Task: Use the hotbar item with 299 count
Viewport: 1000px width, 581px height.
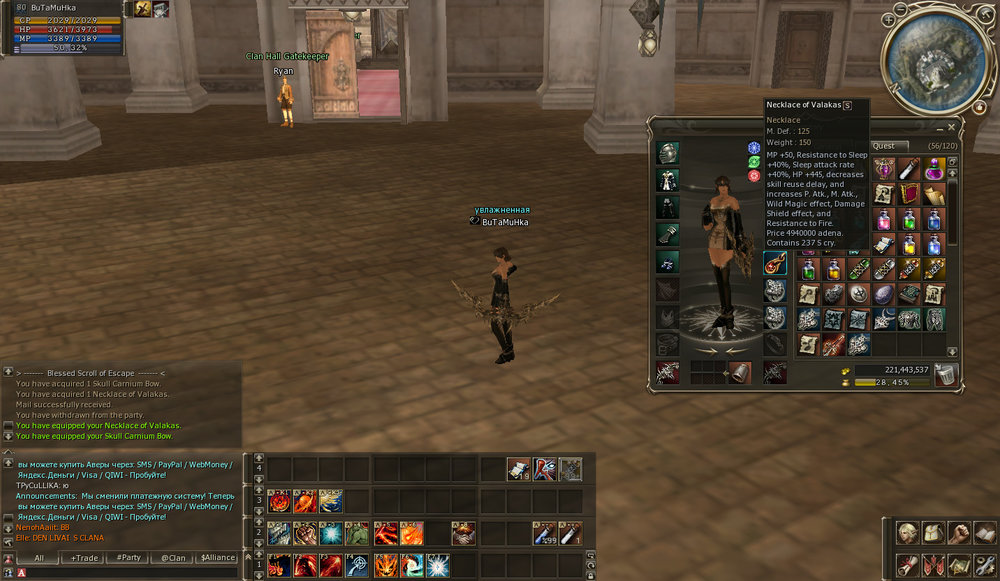Action: (x=545, y=533)
